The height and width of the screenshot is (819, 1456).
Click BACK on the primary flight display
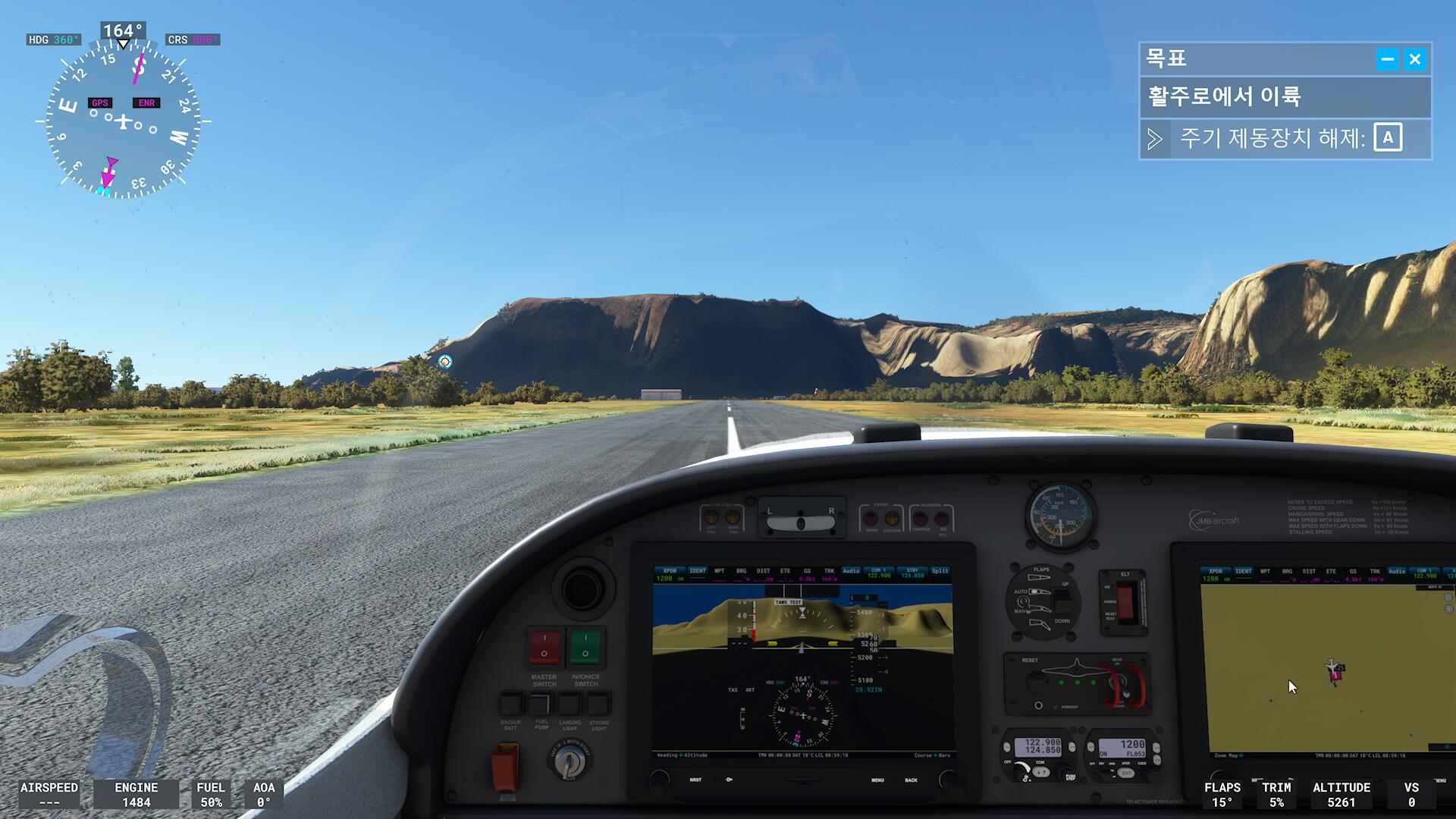point(911,780)
